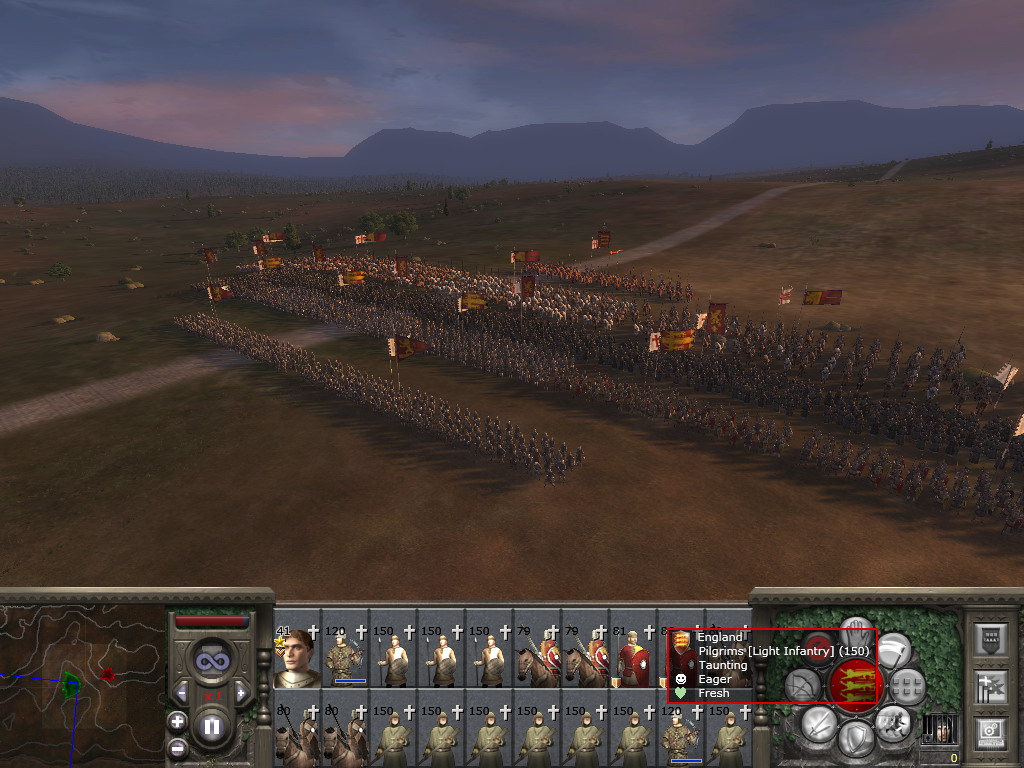Activate the red swirl special ability

818,647
